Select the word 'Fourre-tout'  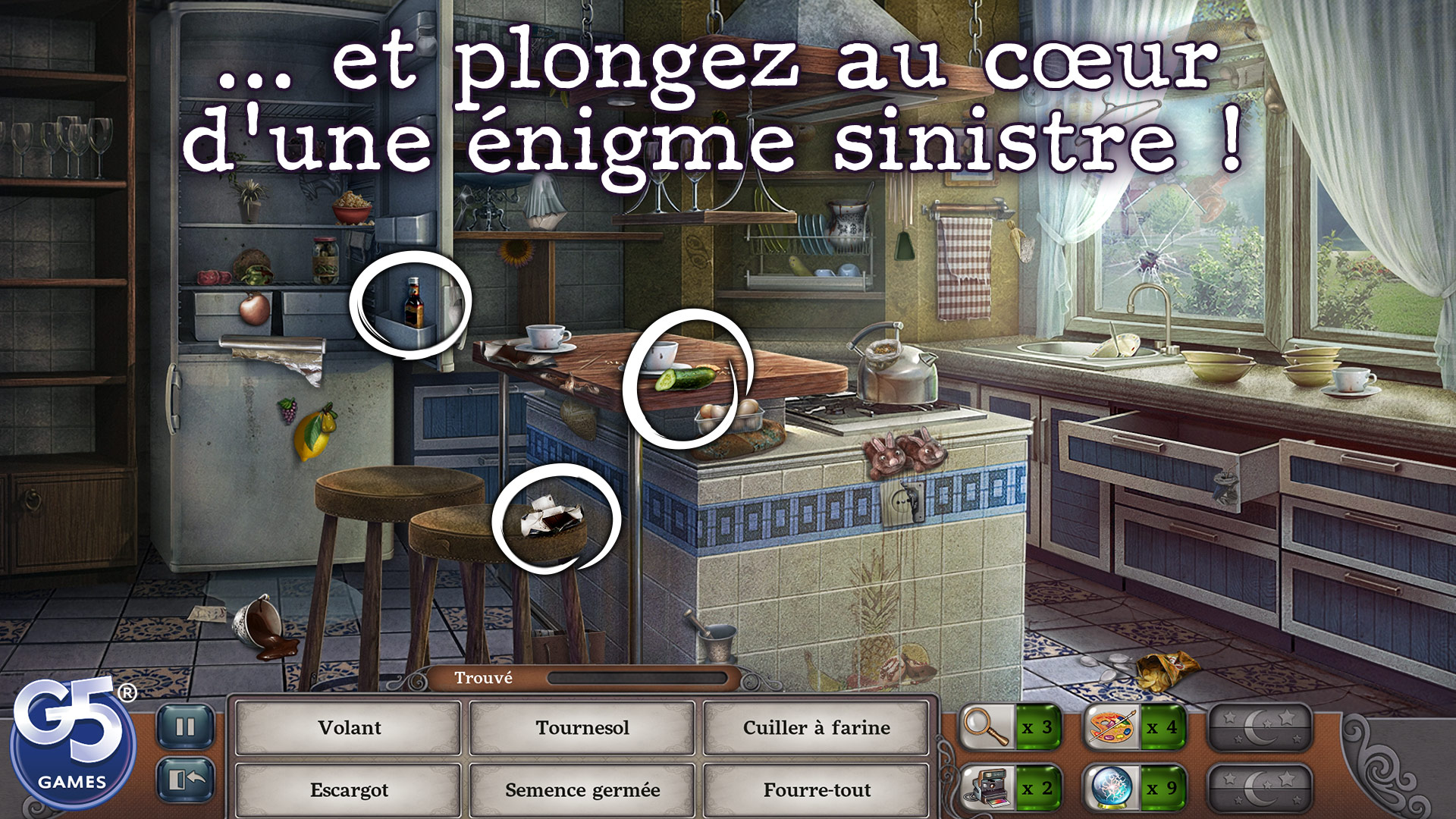(817, 789)
